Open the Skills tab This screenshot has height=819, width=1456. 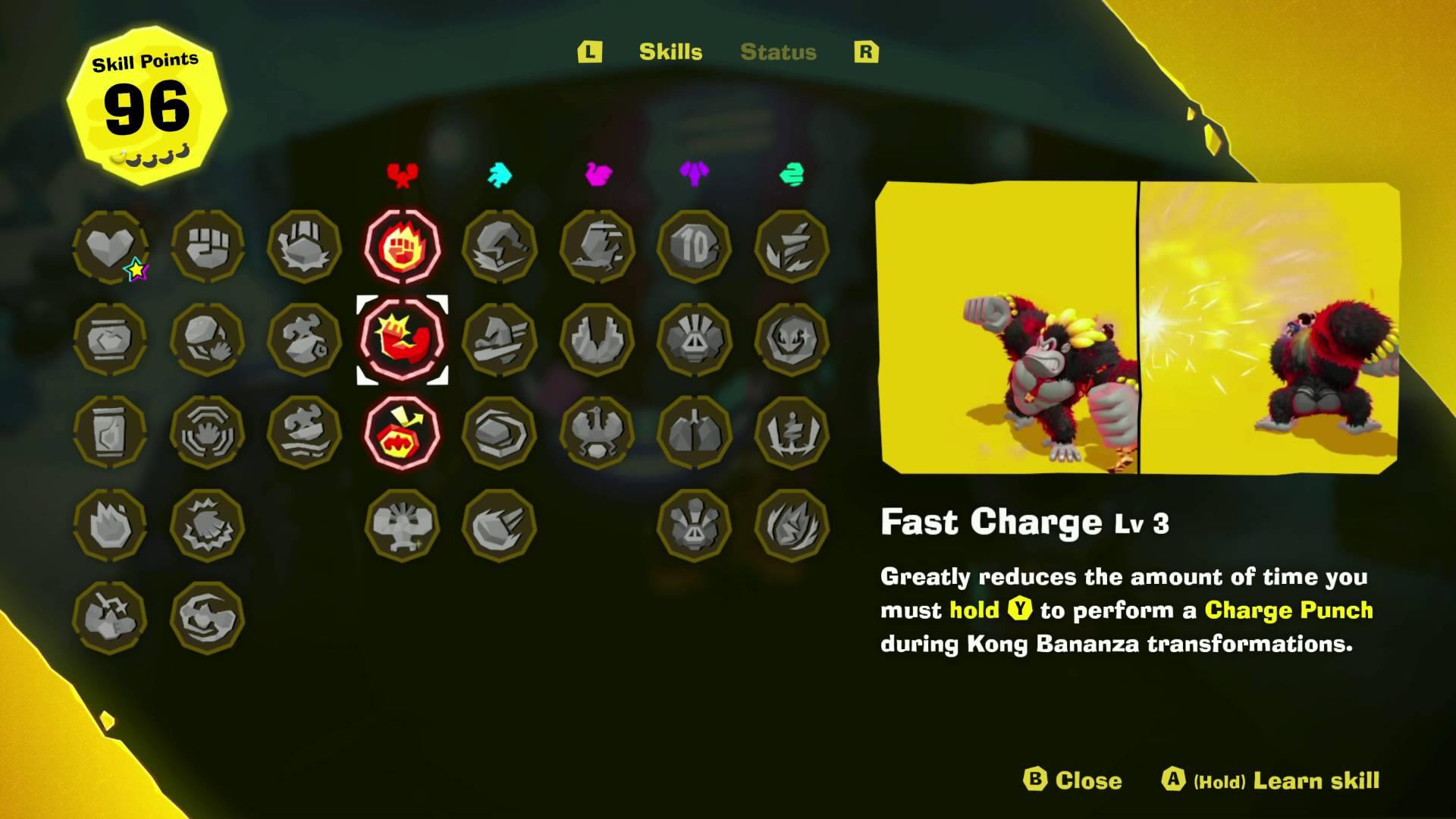pyautogui.click(x=671, y=52)
